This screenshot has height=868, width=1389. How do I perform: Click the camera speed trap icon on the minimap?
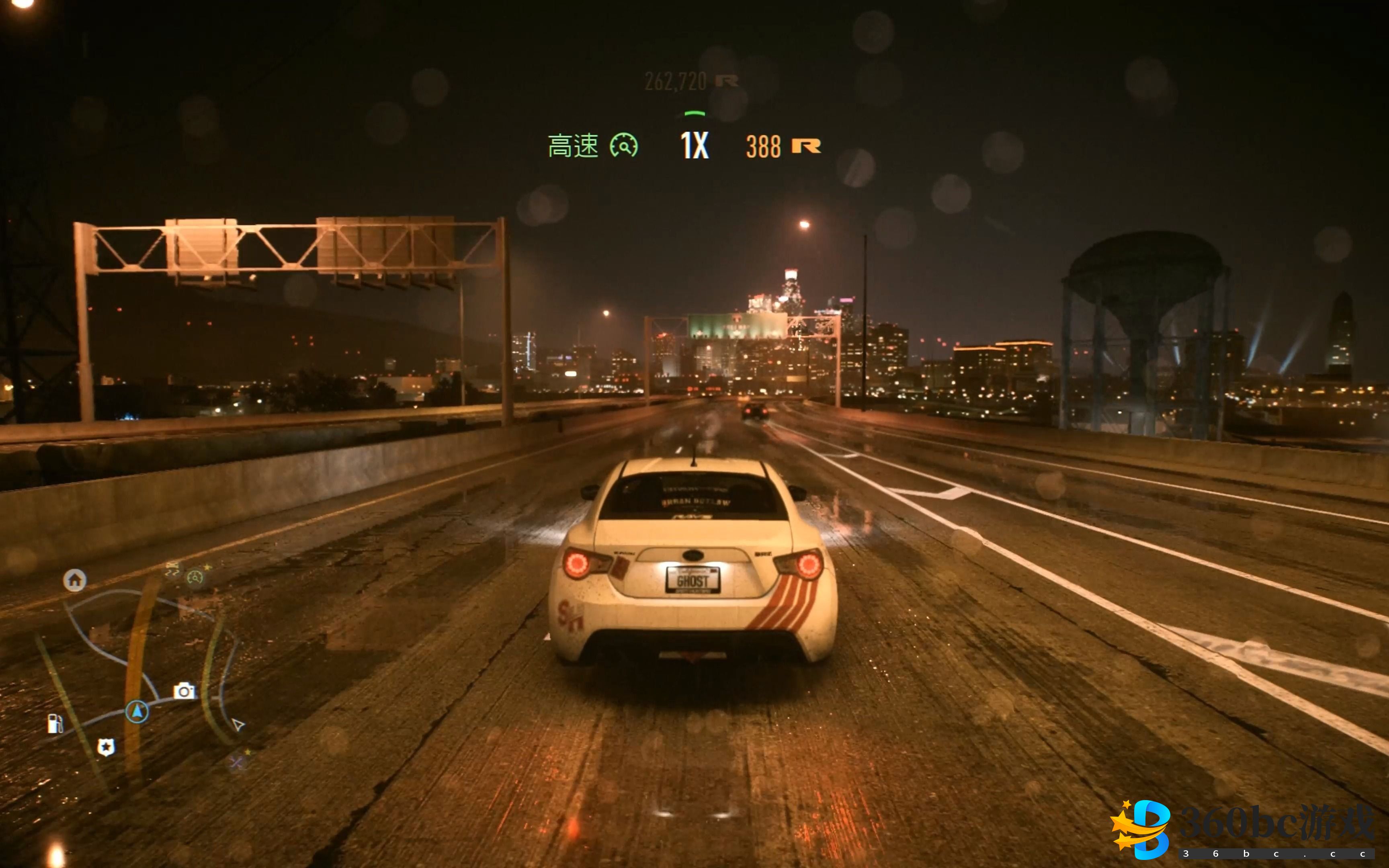tap(185, 691)
